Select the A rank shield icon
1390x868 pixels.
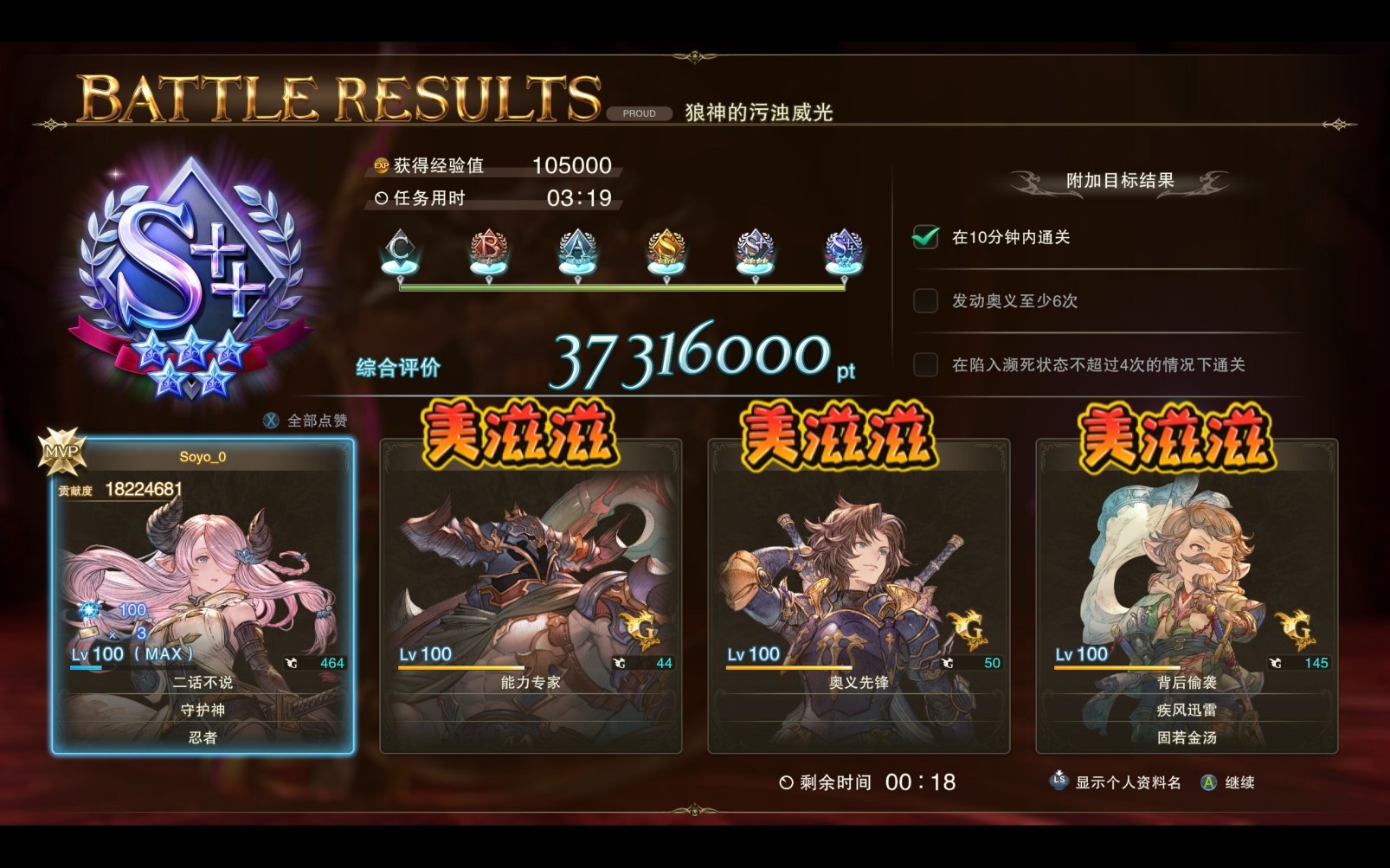[578, 248]
